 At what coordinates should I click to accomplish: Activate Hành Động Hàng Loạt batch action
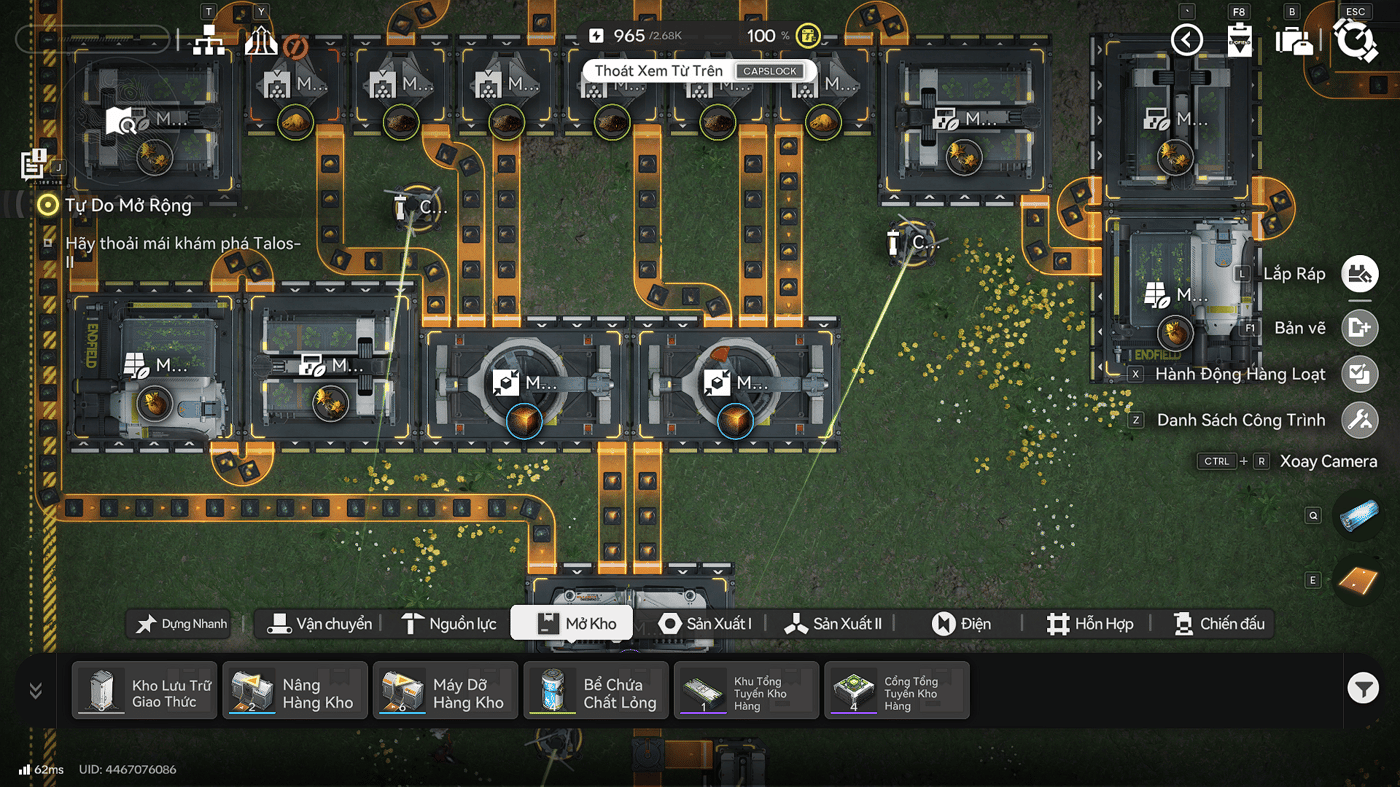pos(1359,374)
